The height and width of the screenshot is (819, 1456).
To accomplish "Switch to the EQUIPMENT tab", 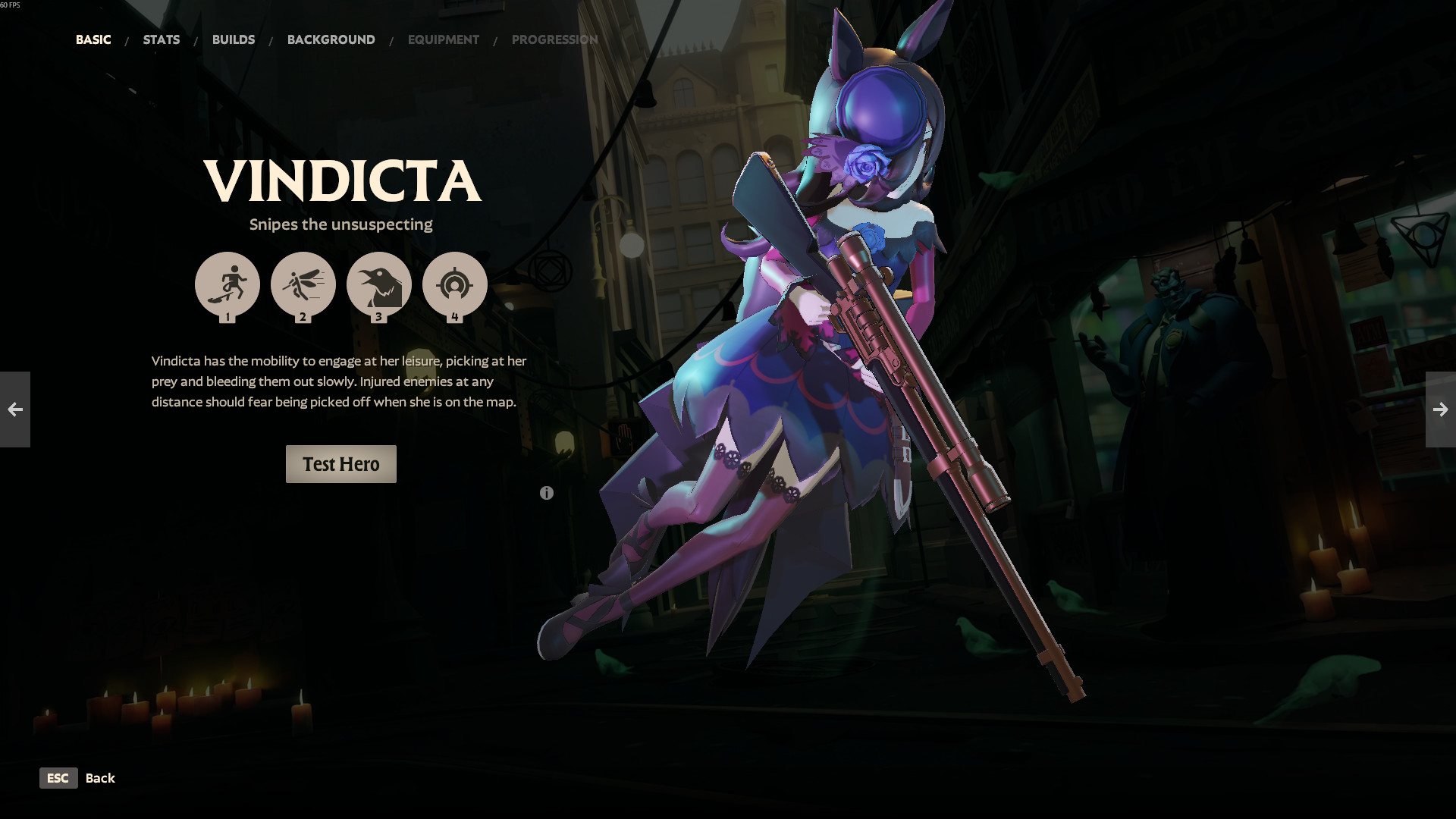I will pyautogui.click(x=444, y=39).
